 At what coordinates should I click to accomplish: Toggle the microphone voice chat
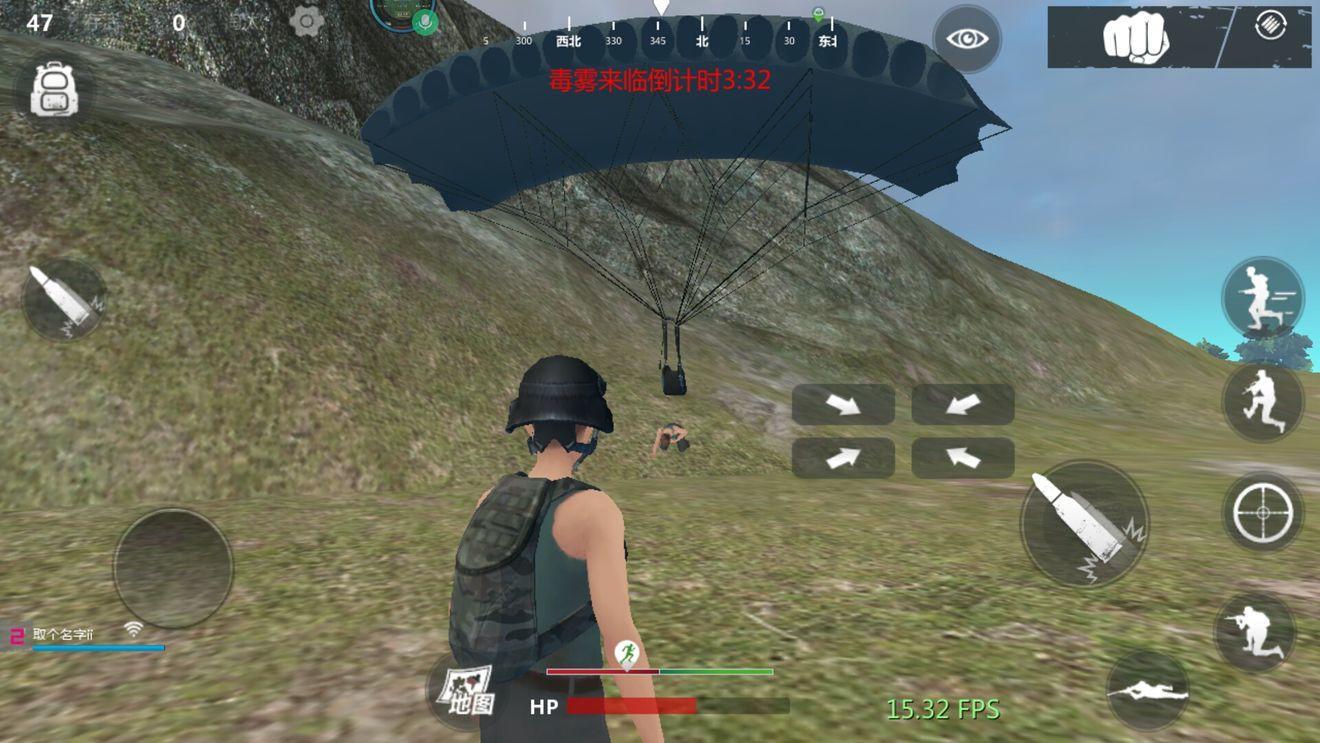tap(426, 22)
